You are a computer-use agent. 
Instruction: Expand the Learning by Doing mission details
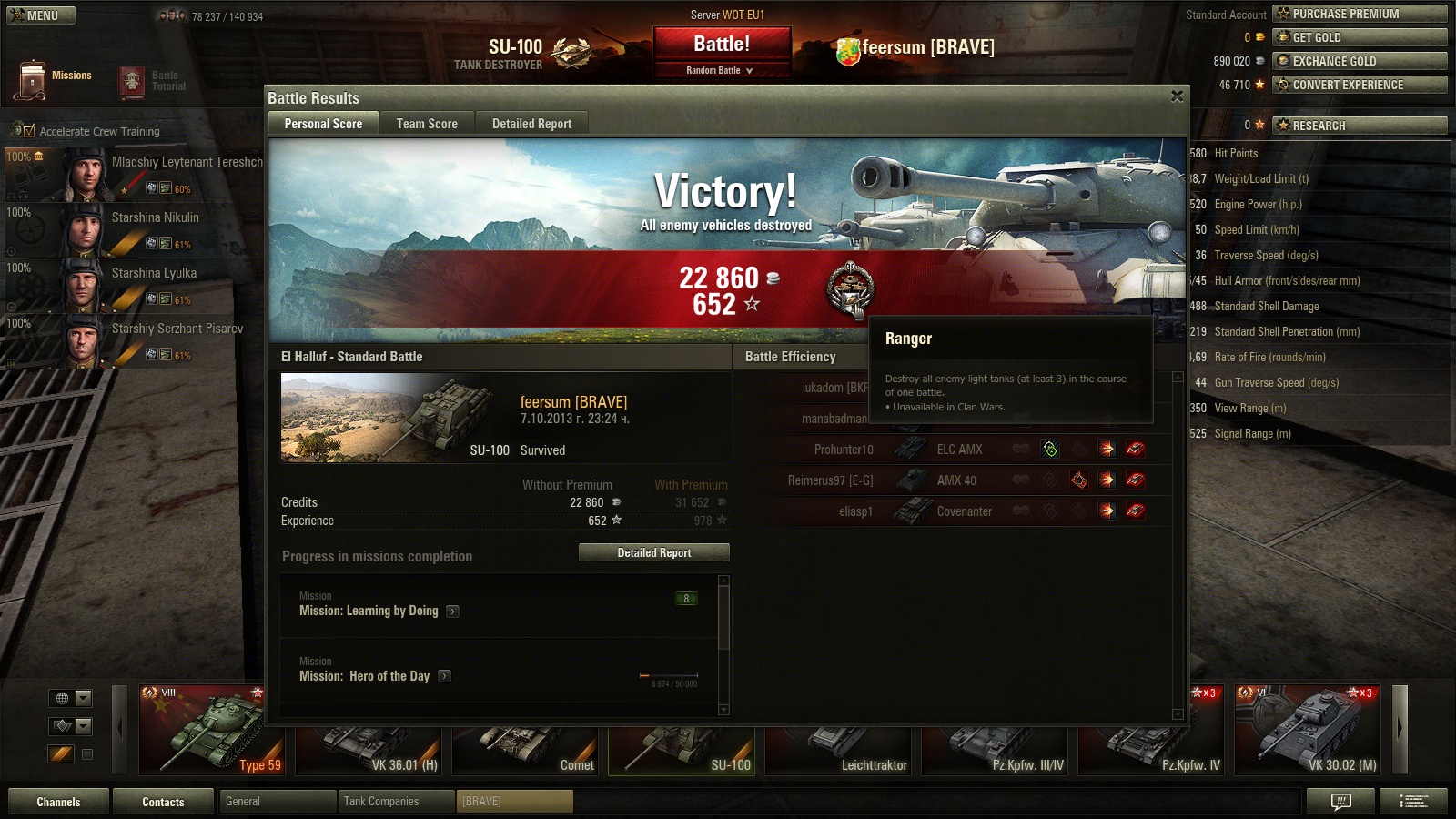pos(453,612)
